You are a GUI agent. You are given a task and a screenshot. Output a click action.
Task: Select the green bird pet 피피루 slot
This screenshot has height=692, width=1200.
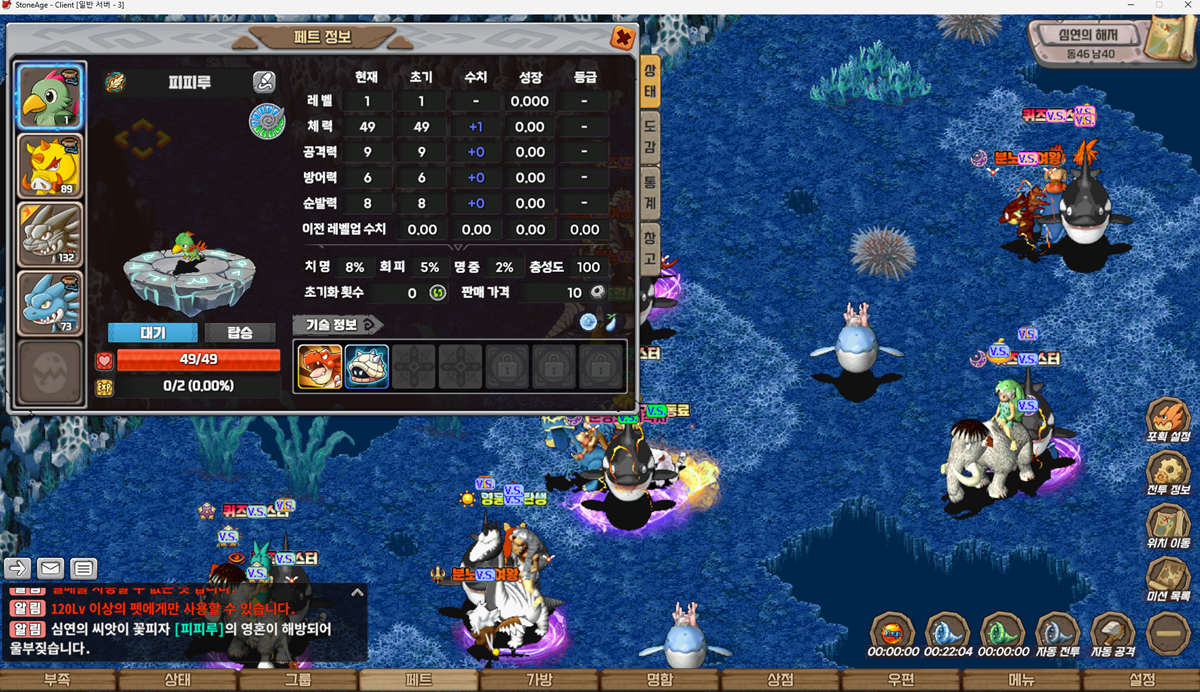49,96
